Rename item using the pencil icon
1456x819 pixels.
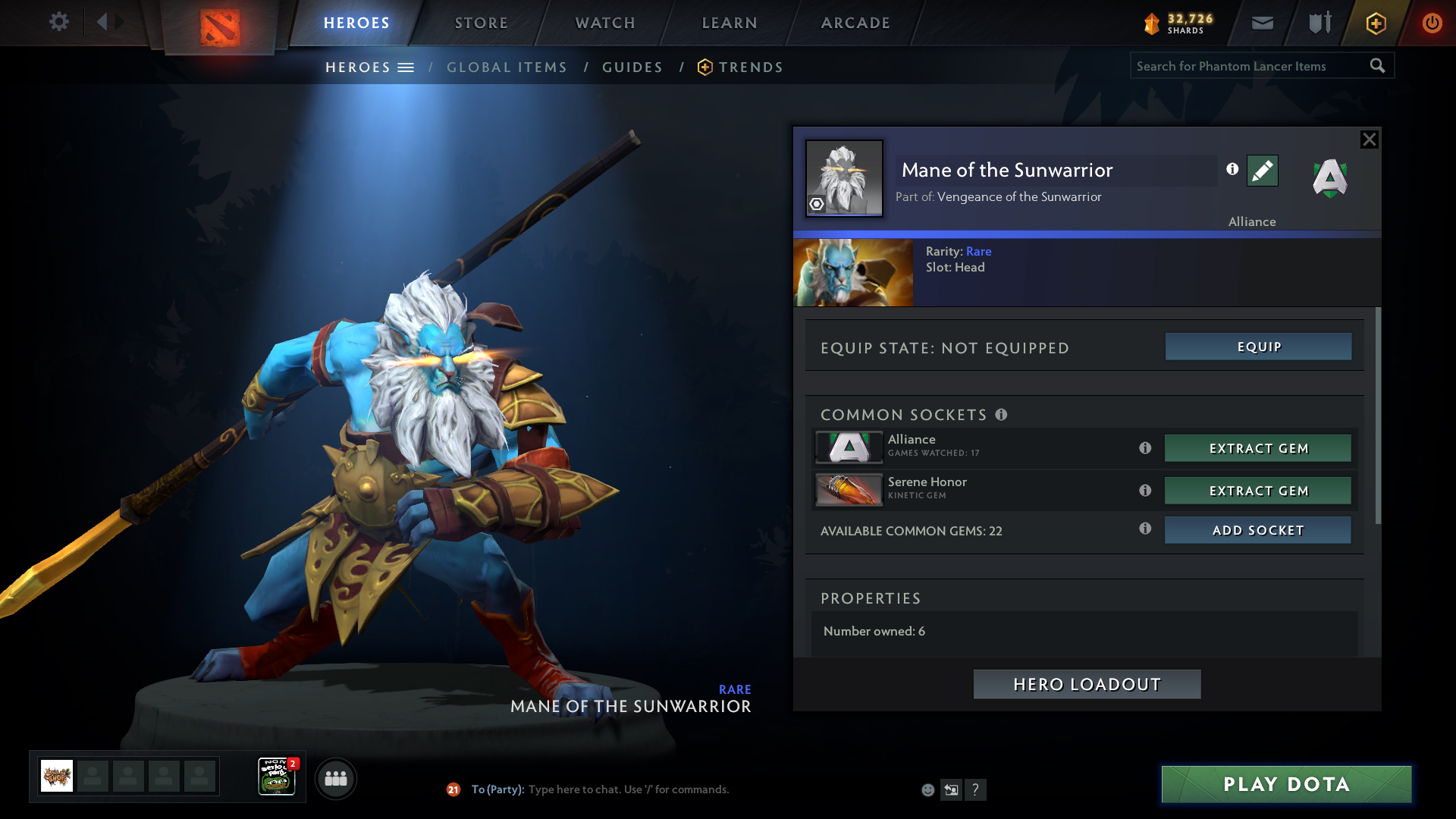coord(1262,171)
